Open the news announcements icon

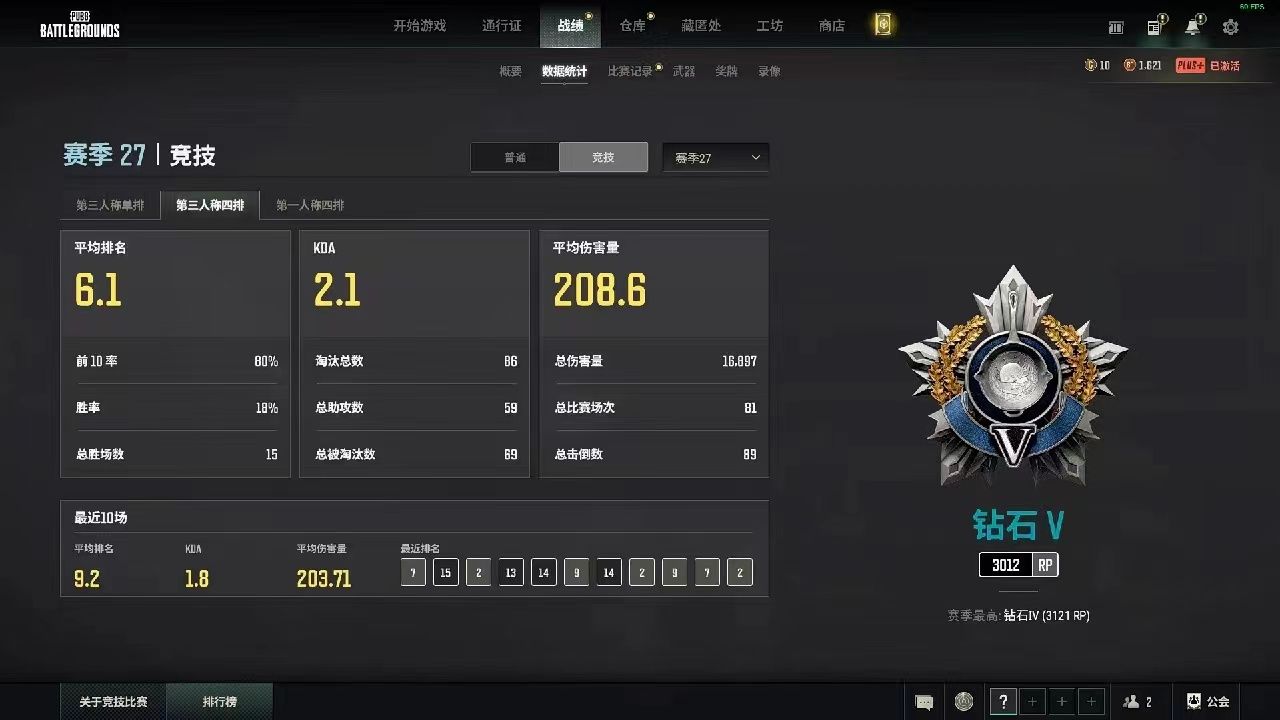1155,27
